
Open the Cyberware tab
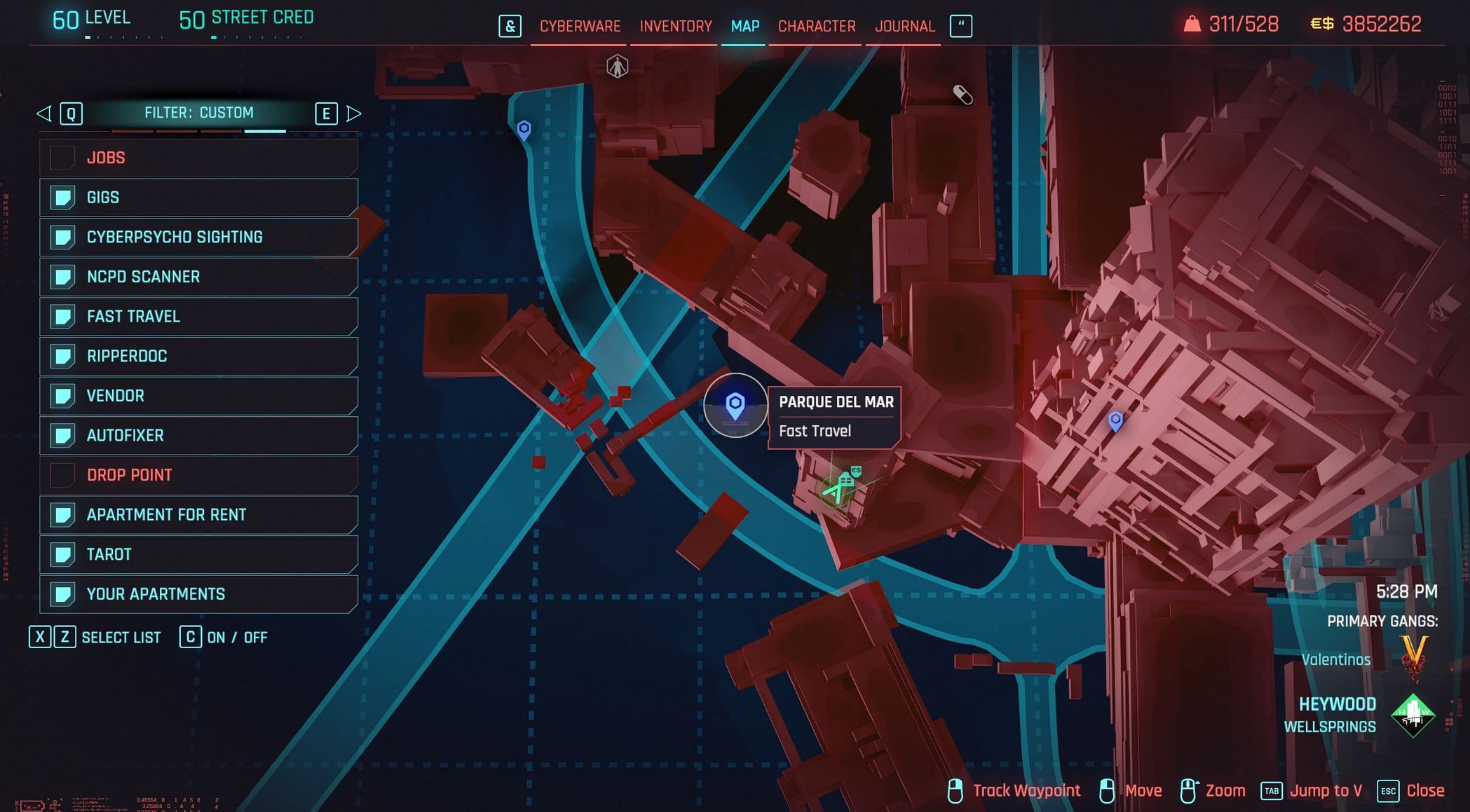580,27
